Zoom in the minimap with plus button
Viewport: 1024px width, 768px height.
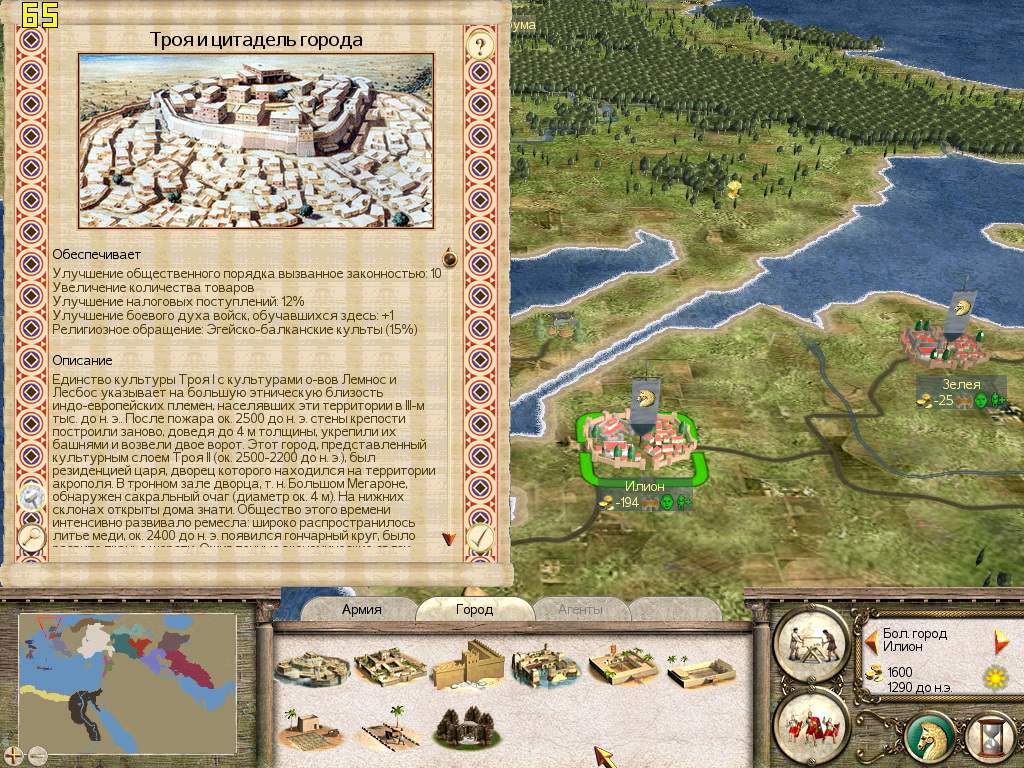(x=14, y=755)
